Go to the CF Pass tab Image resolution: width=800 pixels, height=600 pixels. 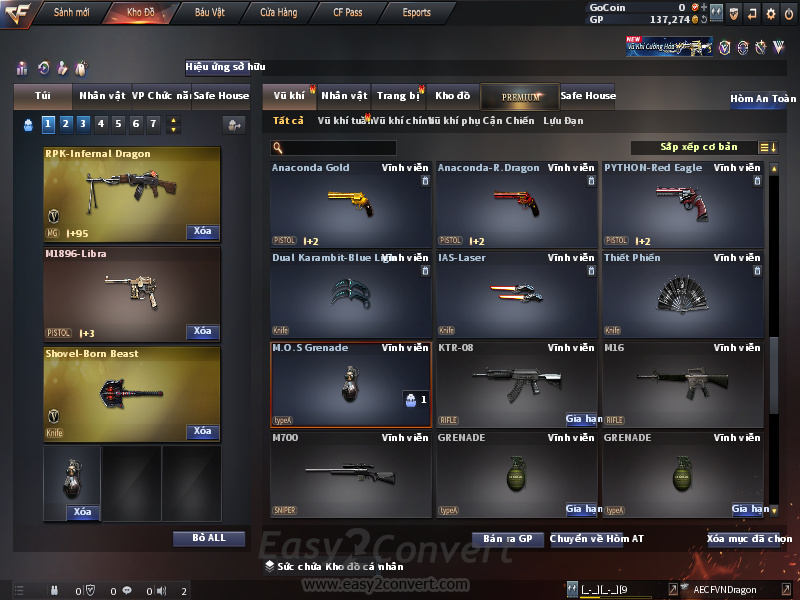(x=350, y=13)
